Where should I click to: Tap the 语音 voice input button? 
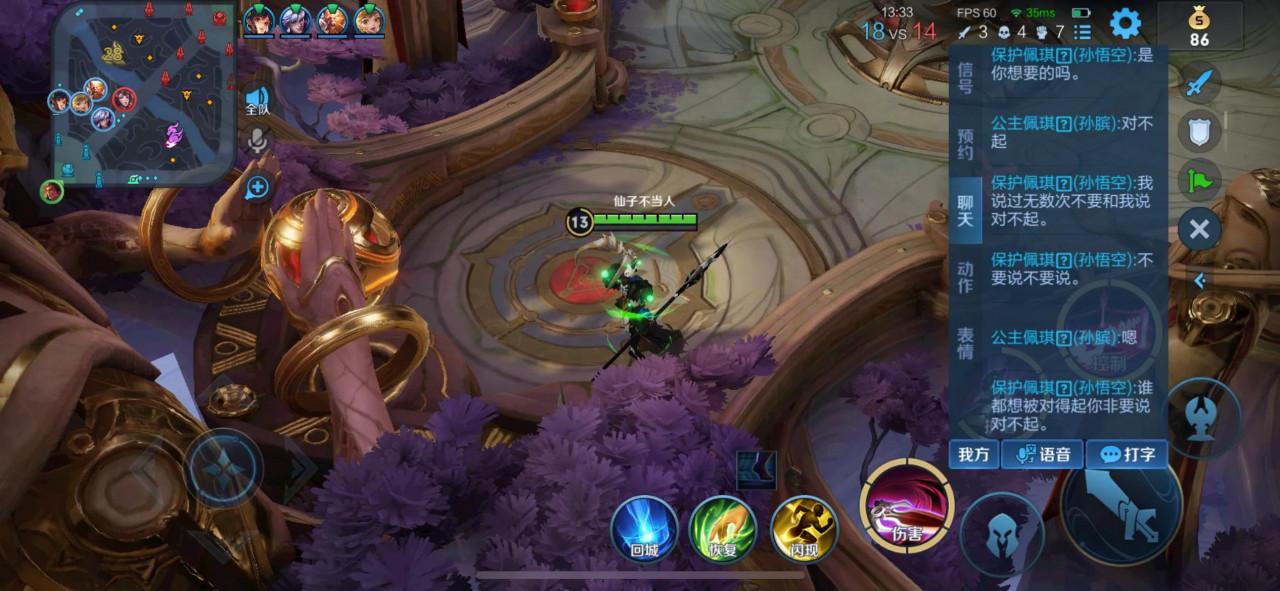pos(1042,454)
